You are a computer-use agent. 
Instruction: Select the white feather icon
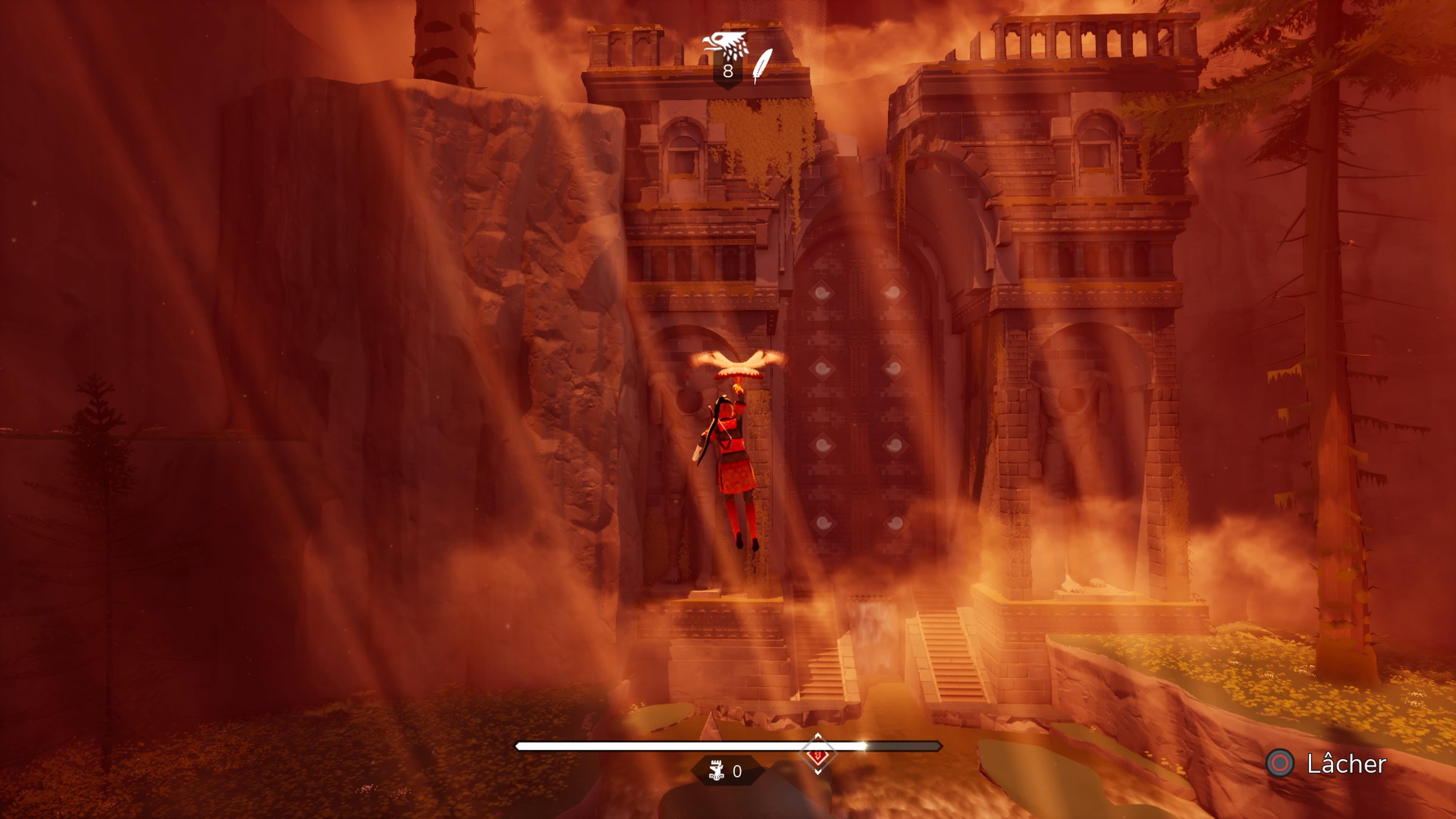pos(763,66)
